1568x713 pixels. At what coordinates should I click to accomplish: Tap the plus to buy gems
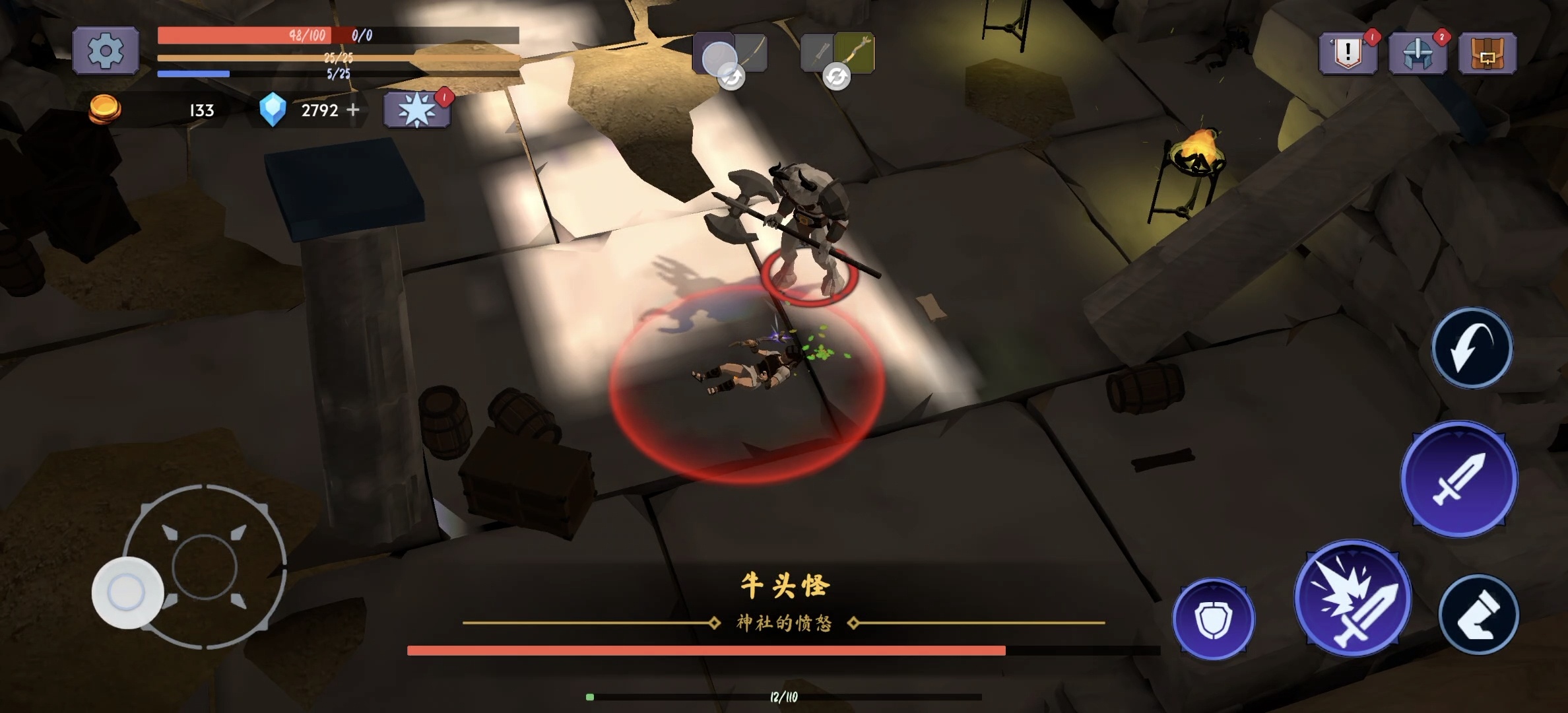point(353,110)
